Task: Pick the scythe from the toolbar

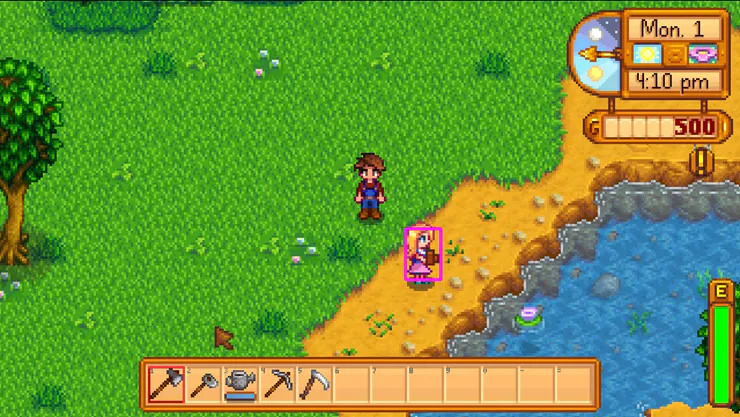Action: point(313,383)
